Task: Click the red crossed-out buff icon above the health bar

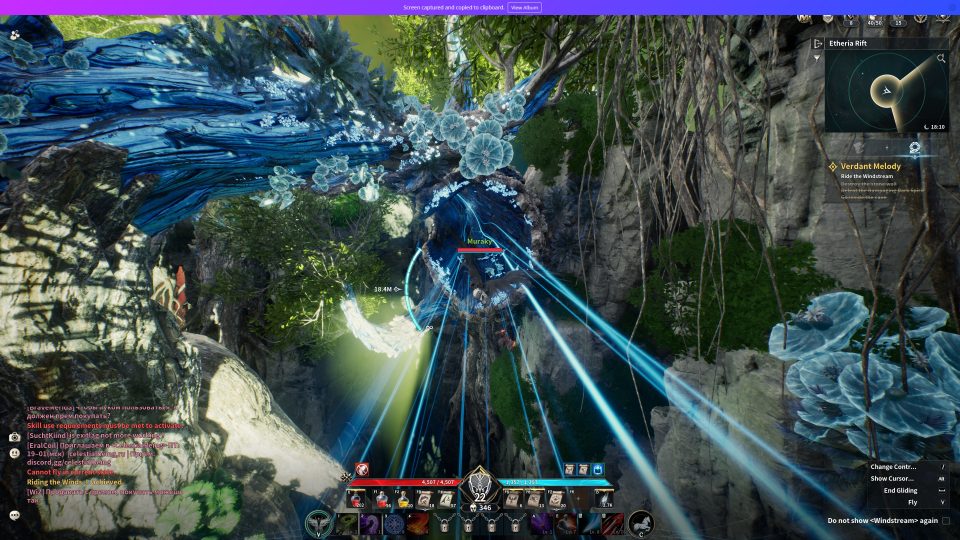Action: pyautogui.click(x=361, y=469)
